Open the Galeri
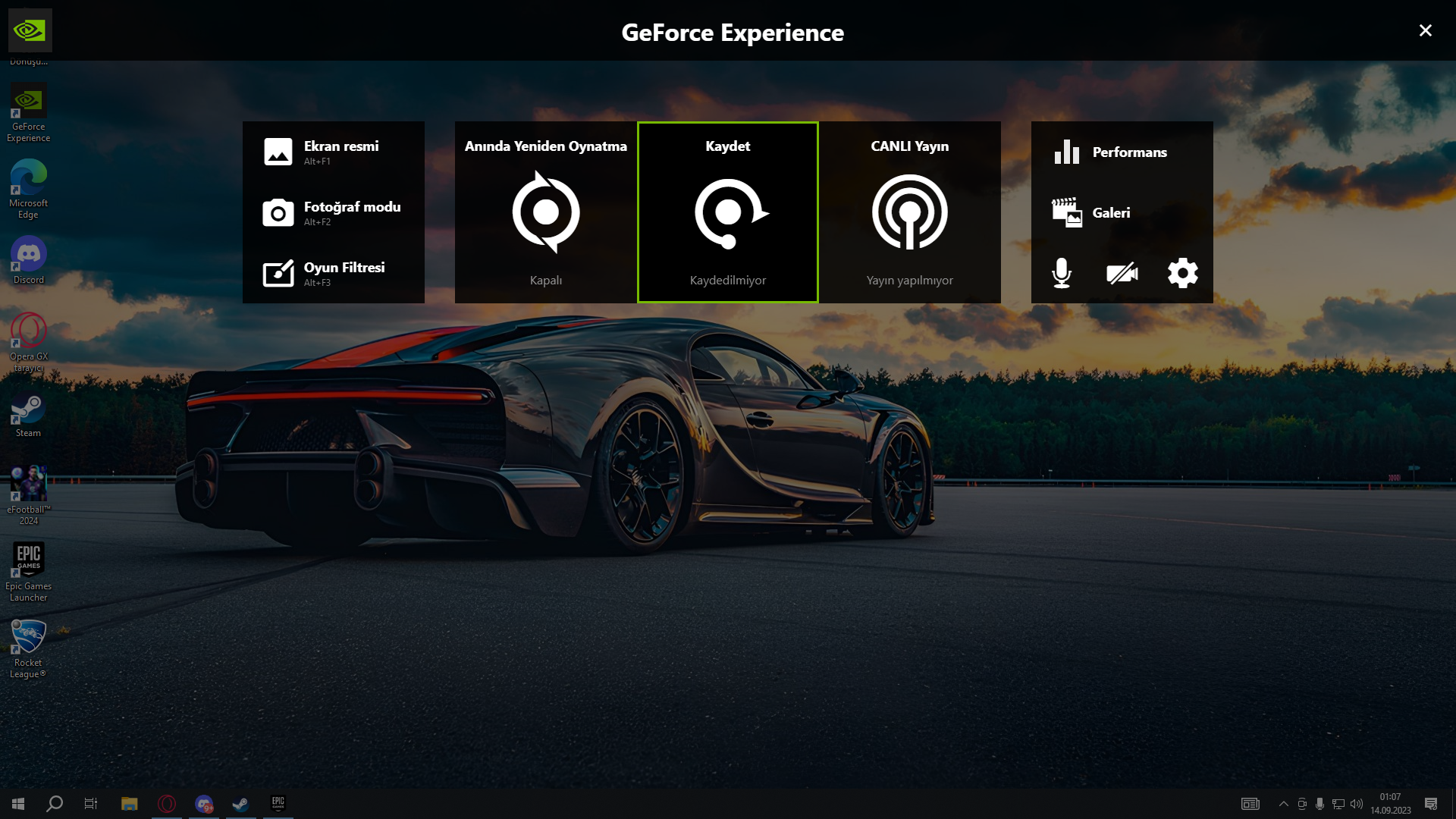This screenshot has width=1456, height=819. [1121, 212]
